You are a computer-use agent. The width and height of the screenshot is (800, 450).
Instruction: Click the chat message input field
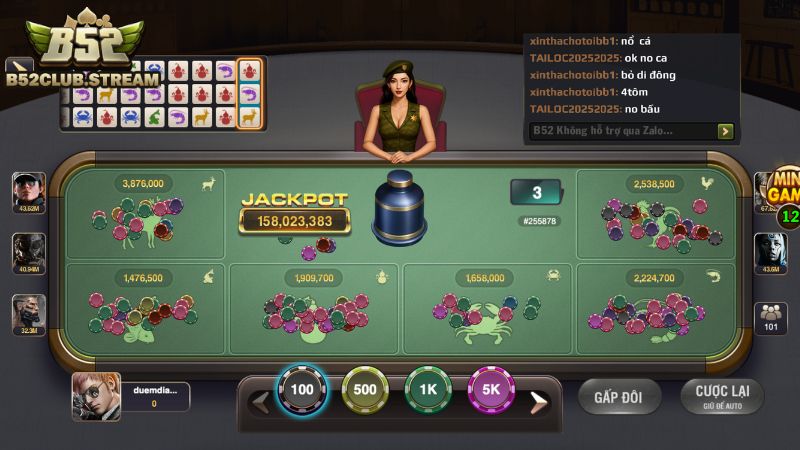tap(620, 131)
